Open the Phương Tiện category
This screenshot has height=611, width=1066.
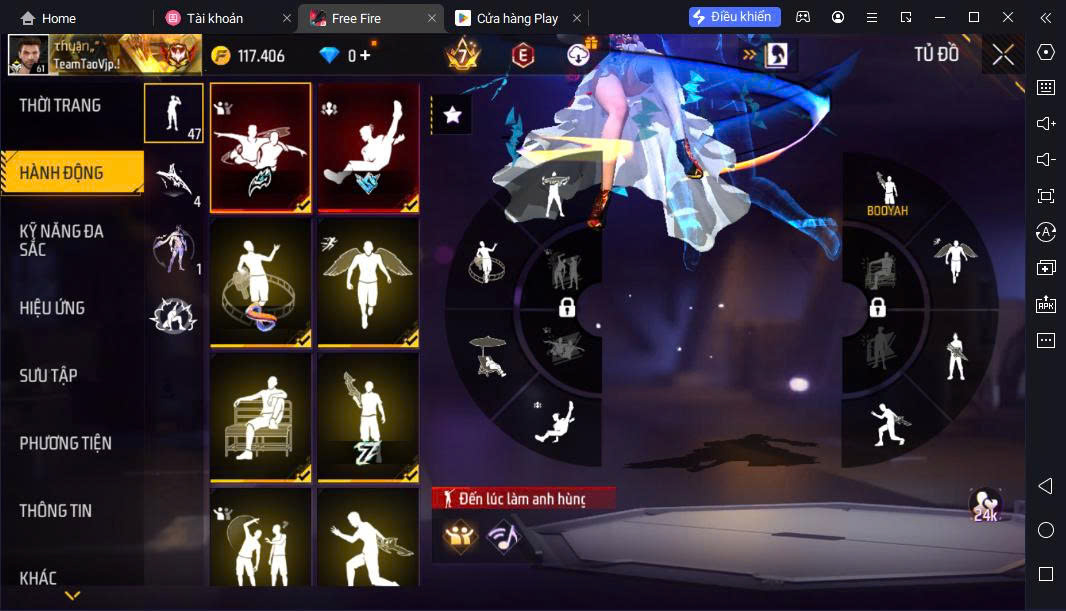pyautogui.click(x=65, y=443)
